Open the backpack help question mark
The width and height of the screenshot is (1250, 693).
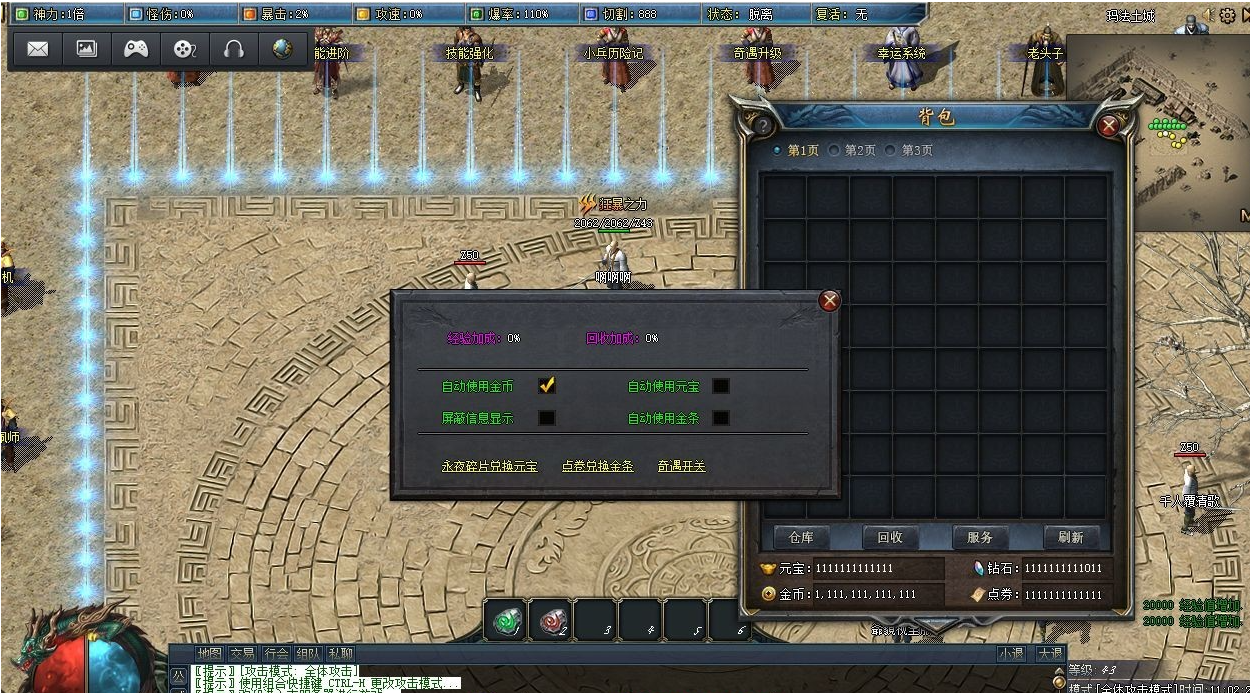763,126
